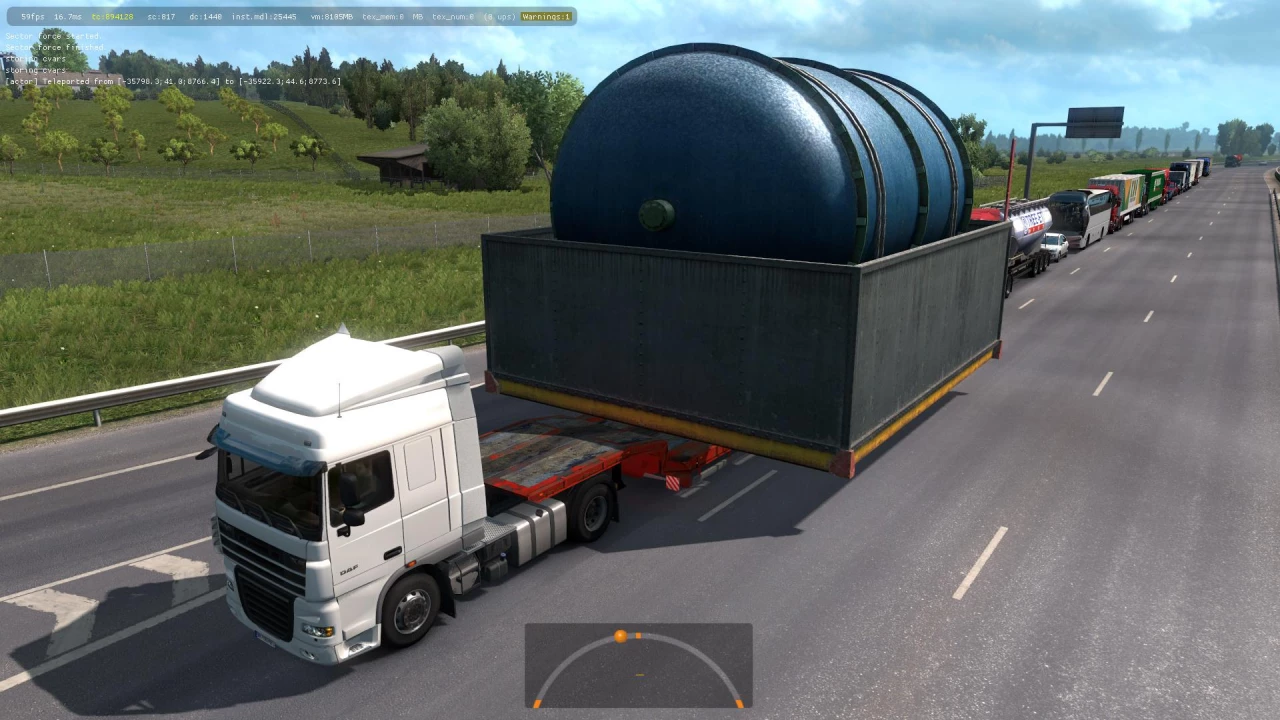This screenshot has width=1280, height=720.
Task: Click the yellow tc:894128 readout
Action: pyautogui.click(x=112, y=17)
